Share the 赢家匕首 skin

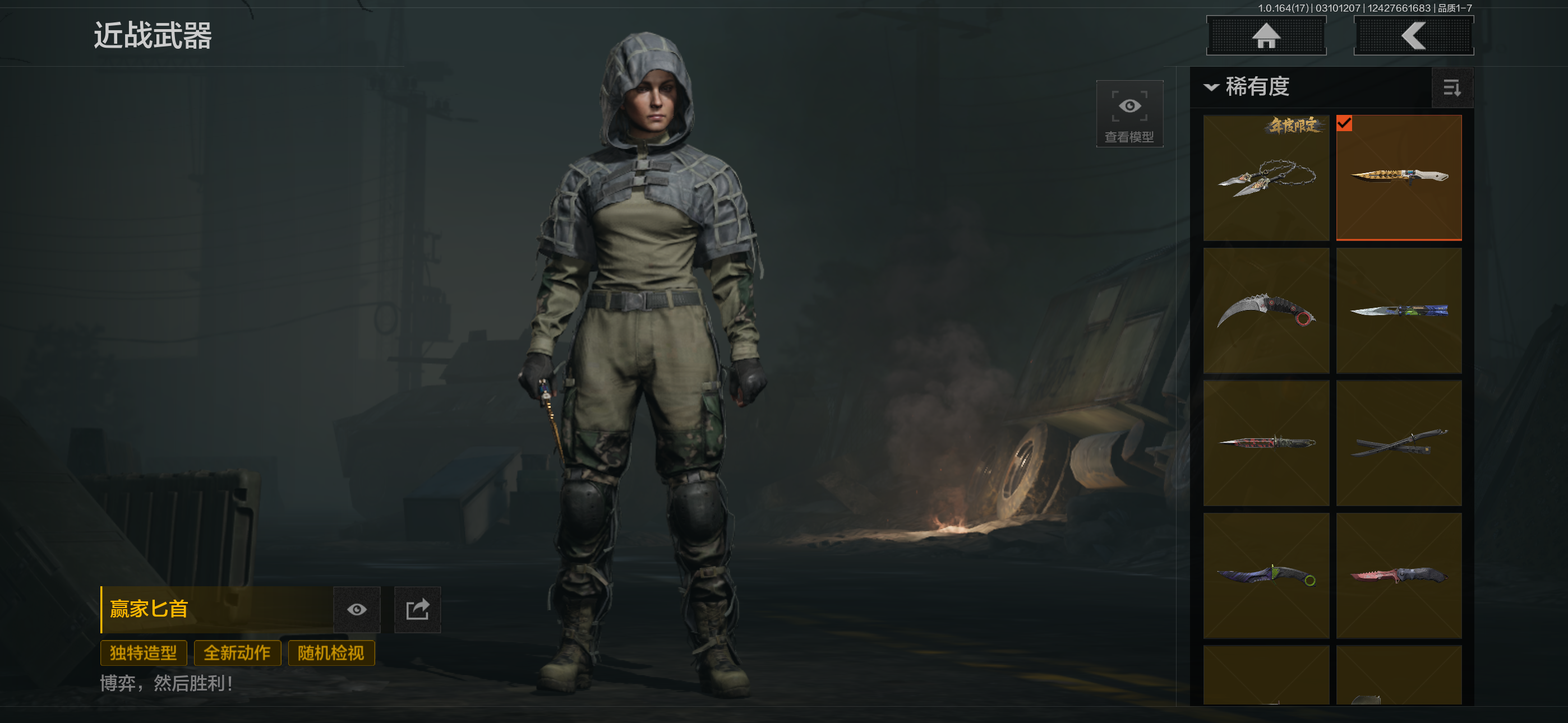pyautogui.click(x=418, y=610)
